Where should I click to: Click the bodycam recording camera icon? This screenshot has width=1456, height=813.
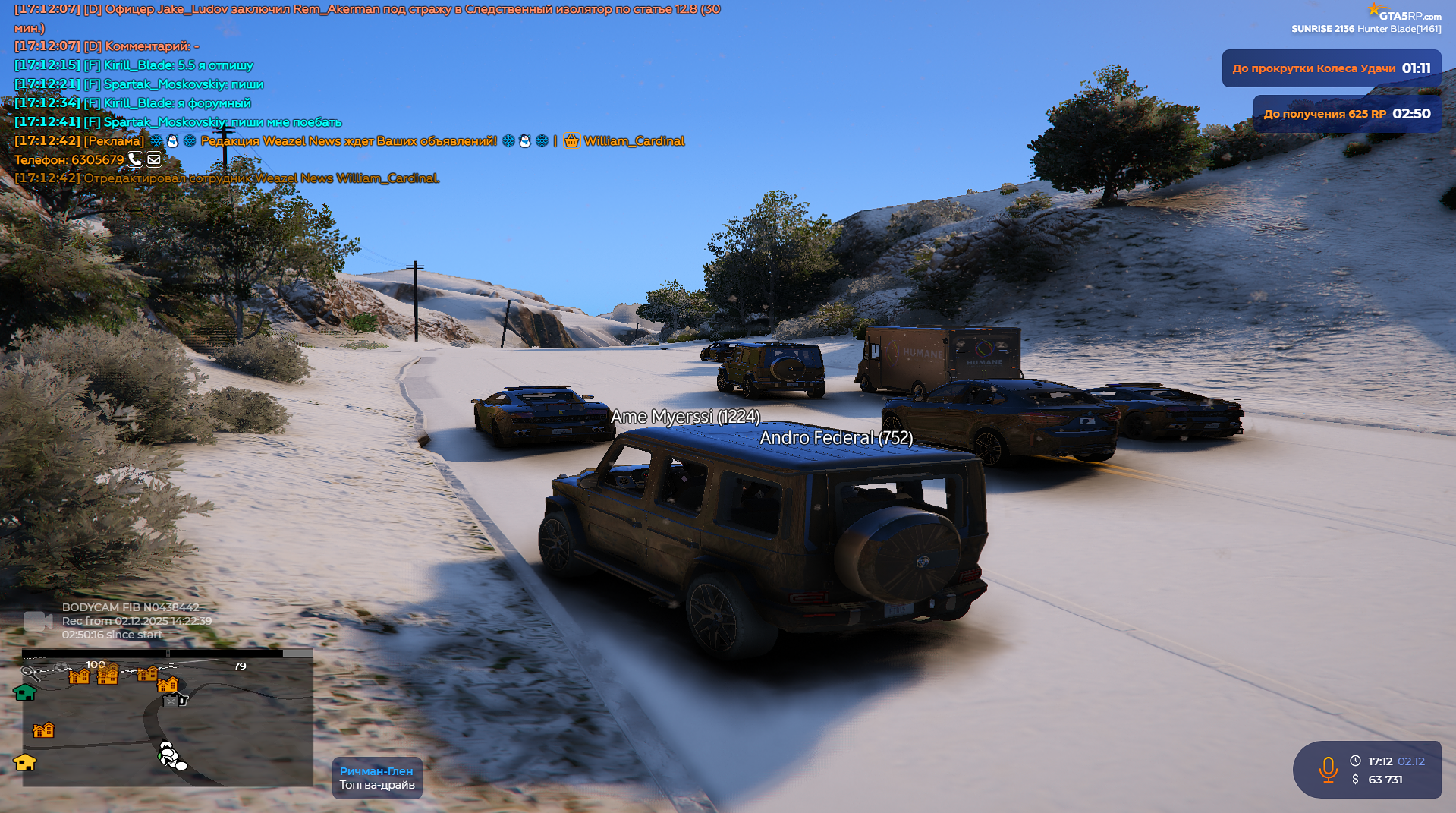[36, 622]
